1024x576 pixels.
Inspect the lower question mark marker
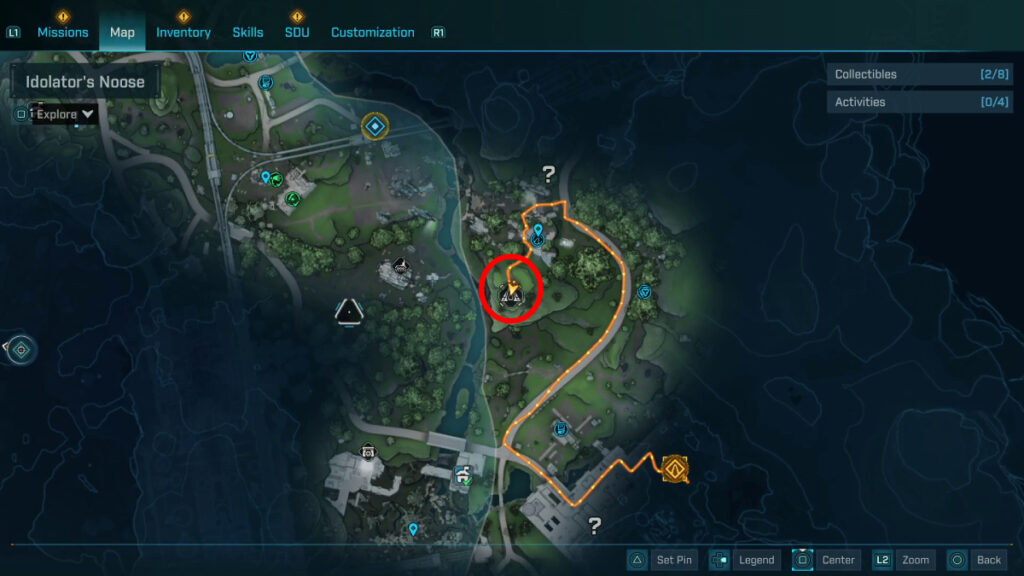click(x=595, y=524)
